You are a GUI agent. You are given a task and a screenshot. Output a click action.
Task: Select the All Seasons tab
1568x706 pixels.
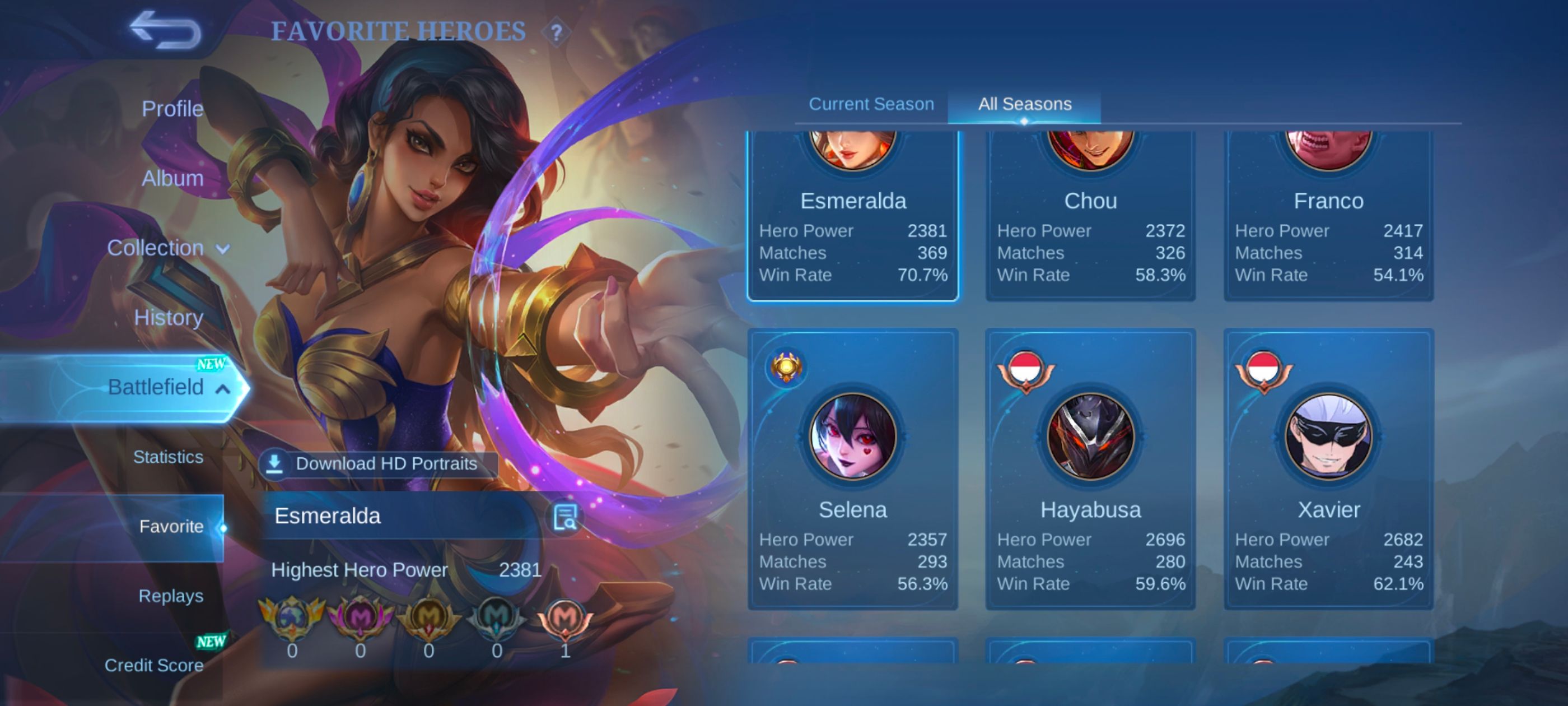pos(1024,104)
